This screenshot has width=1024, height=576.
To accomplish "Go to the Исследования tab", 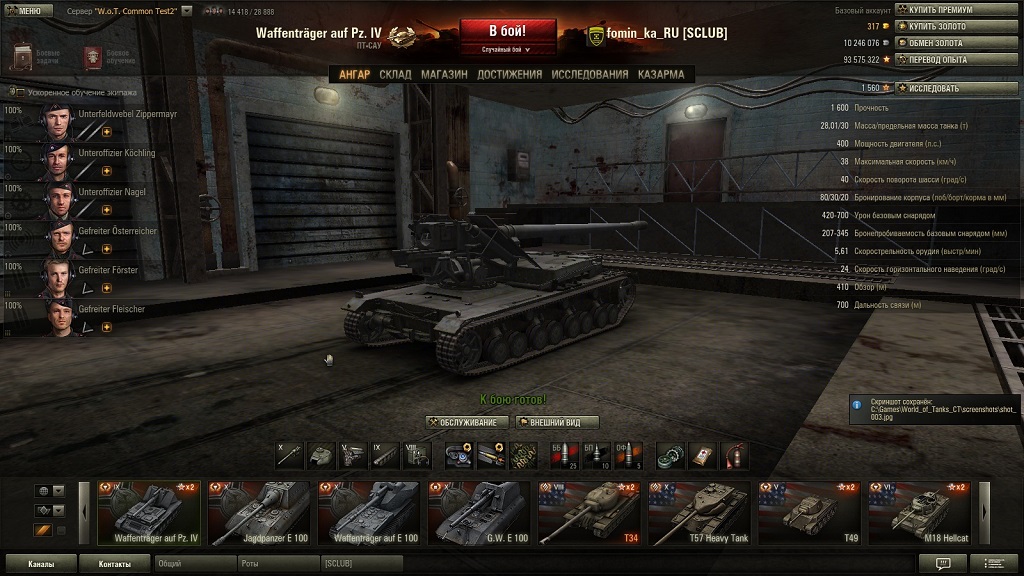I will click(x=589, y=74).
